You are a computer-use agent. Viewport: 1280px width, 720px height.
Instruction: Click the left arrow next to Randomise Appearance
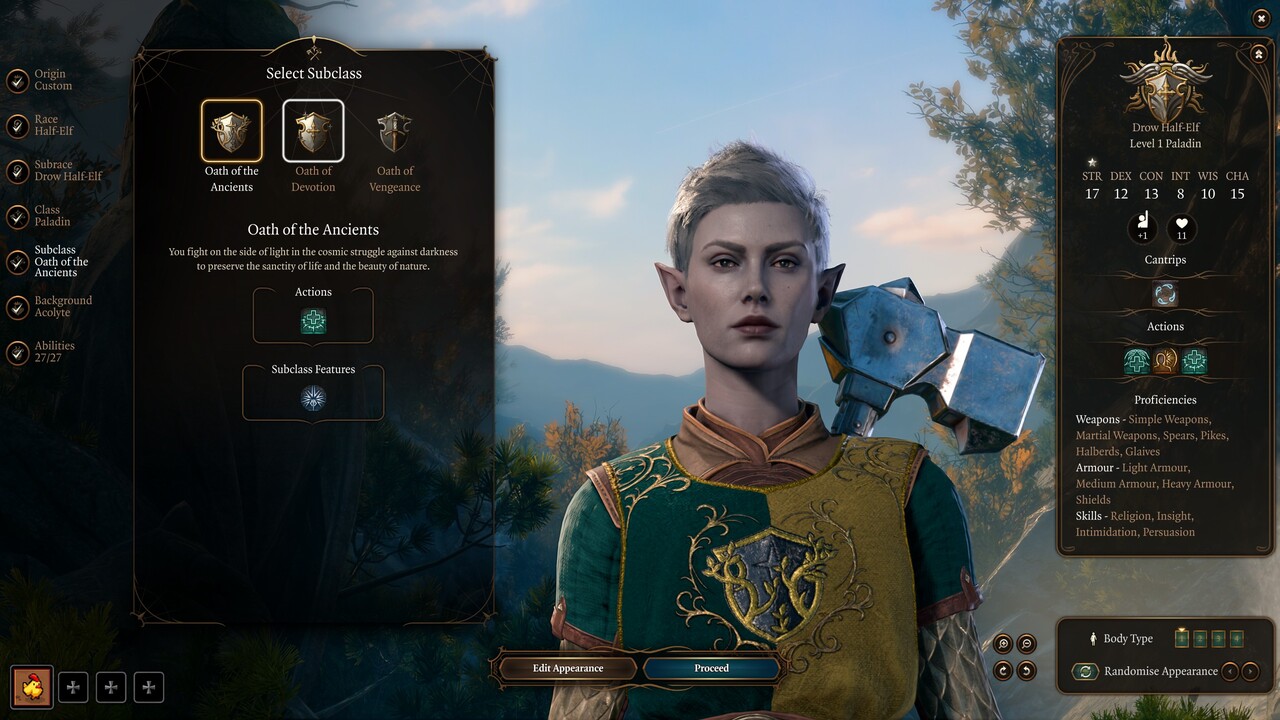tap(1230, 671)
